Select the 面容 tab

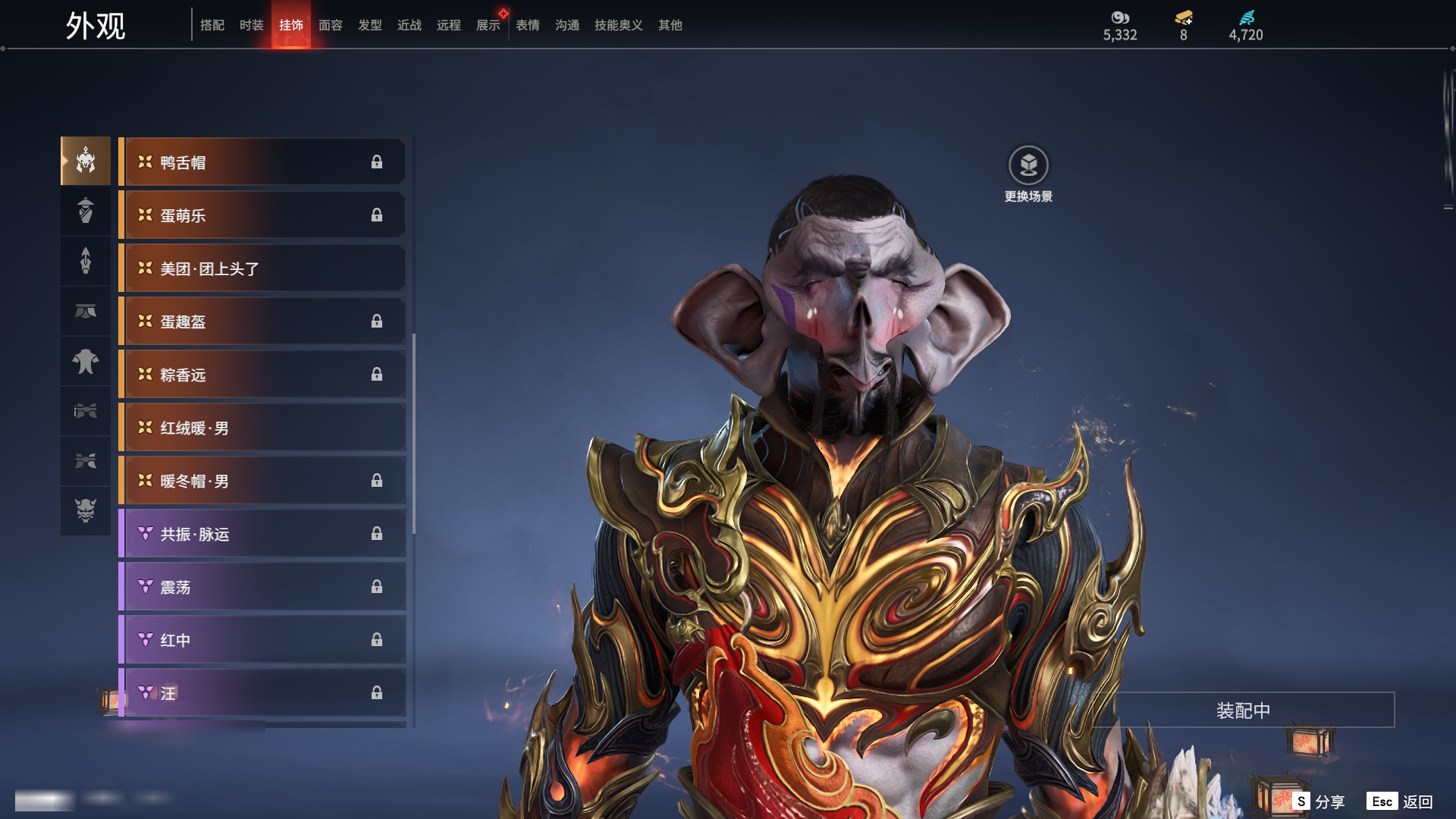coord(331,25)
